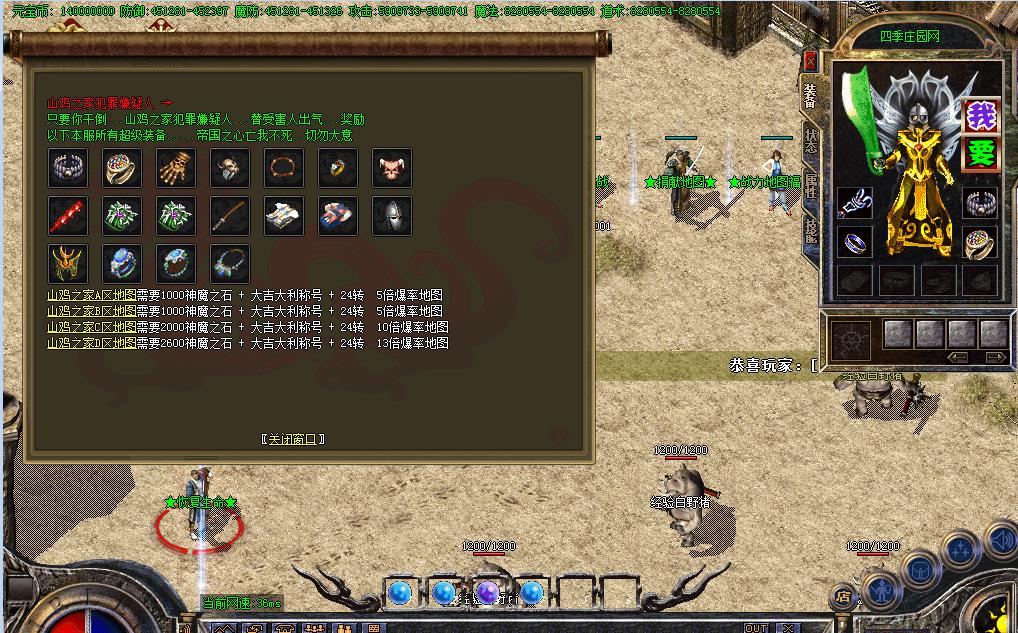
Task: Click the green 要 button
Action: [x=981, y=153]
